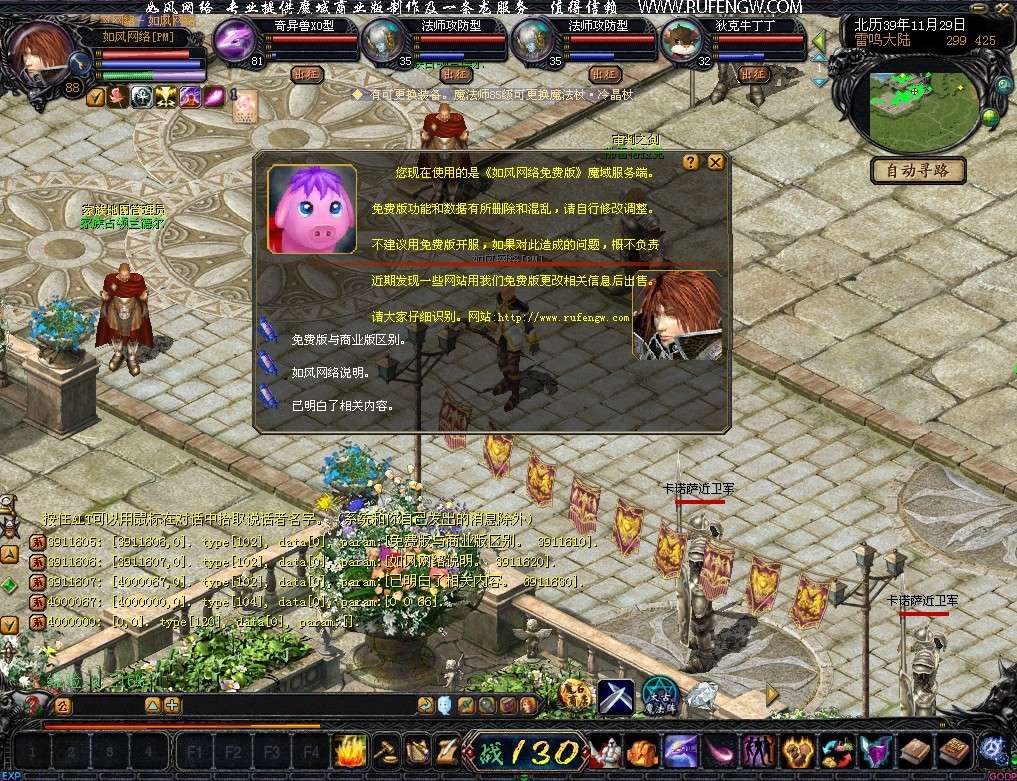The width and height of the screenshot is (1017, 781).
Task: Dispatch the 奇异兽XO型 pet with 出征
Action: tap(306, 74)
